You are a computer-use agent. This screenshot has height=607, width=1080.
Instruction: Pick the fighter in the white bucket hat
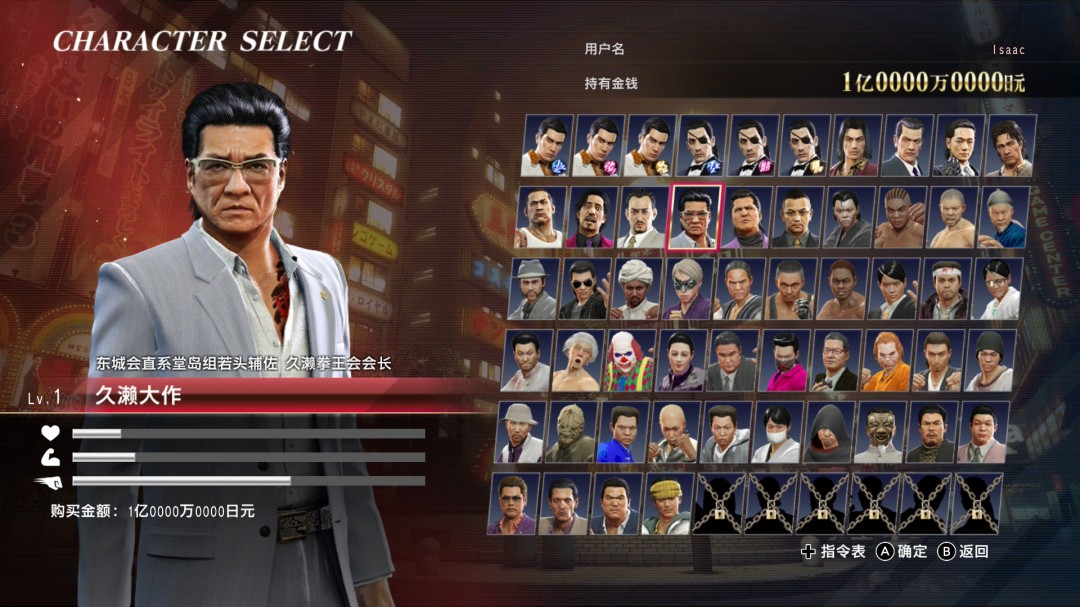coord(520,433)
